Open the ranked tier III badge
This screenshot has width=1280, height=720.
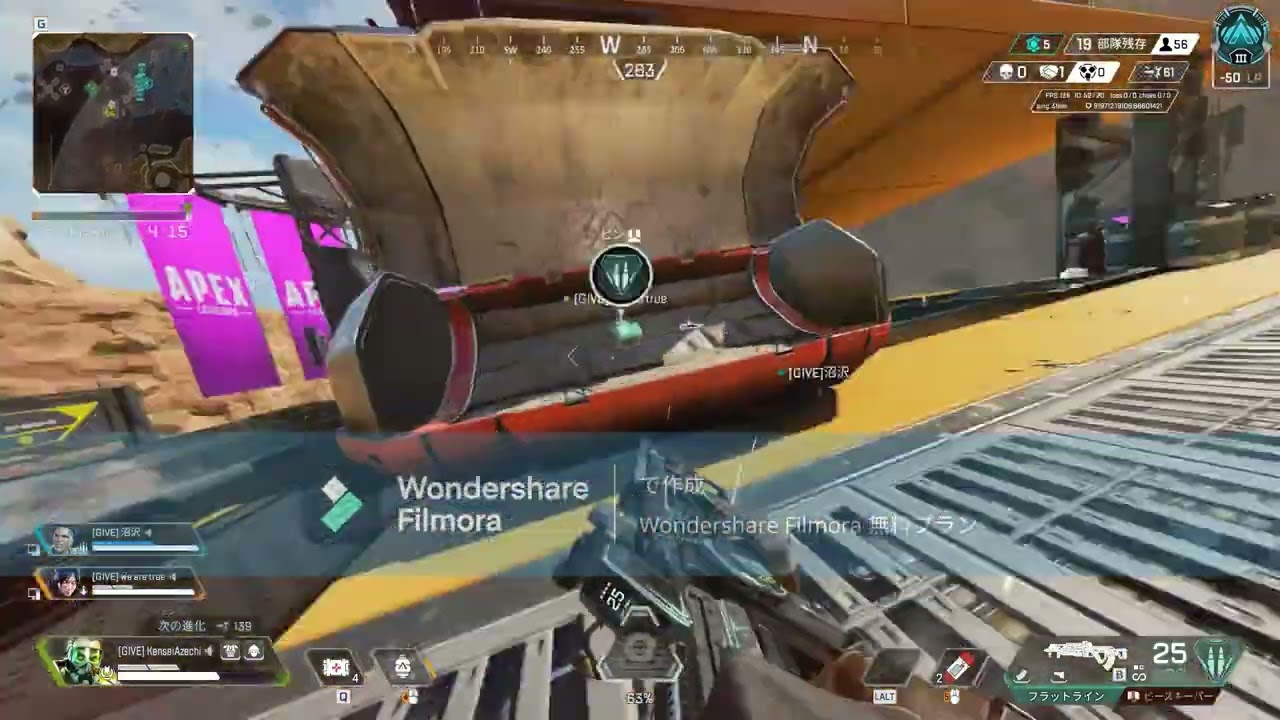tap(1241, 38)
